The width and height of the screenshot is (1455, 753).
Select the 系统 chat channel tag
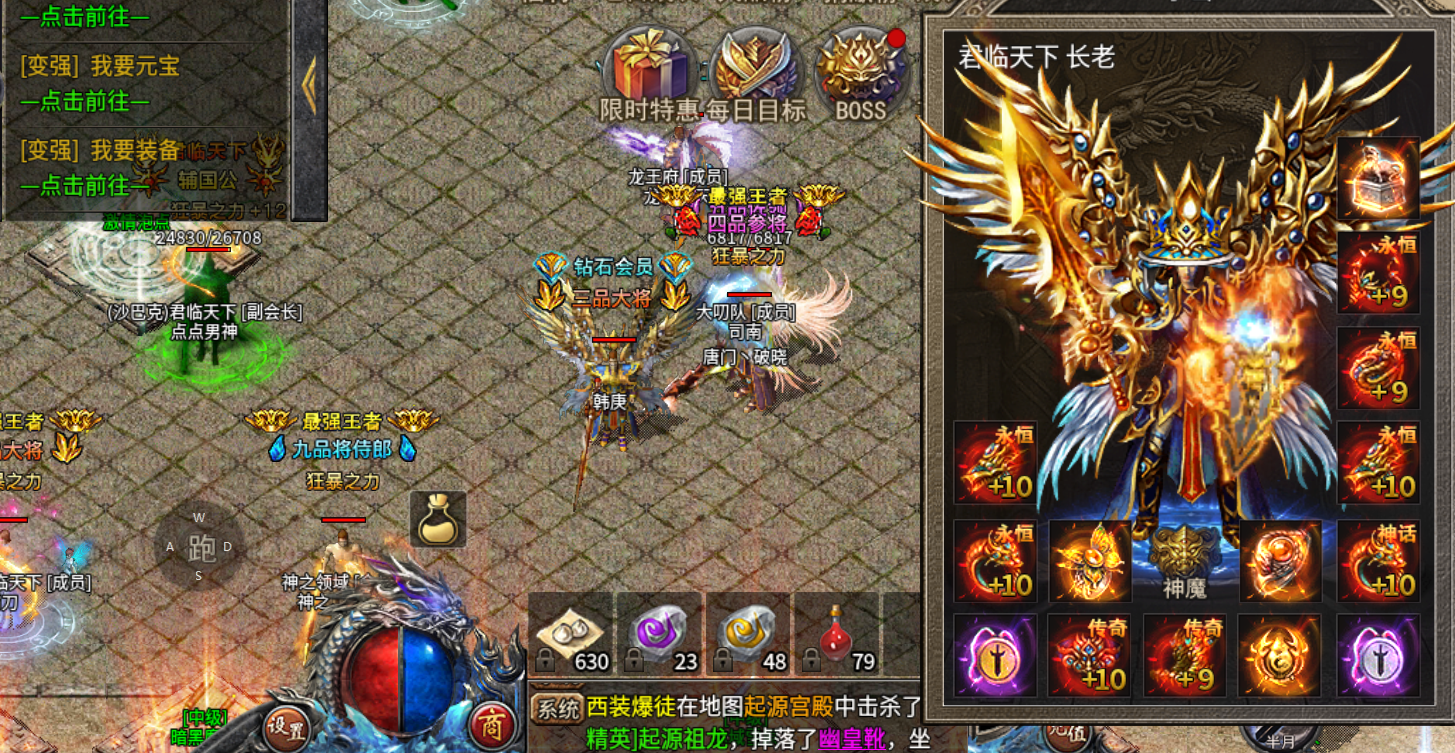tap(557, 709)
